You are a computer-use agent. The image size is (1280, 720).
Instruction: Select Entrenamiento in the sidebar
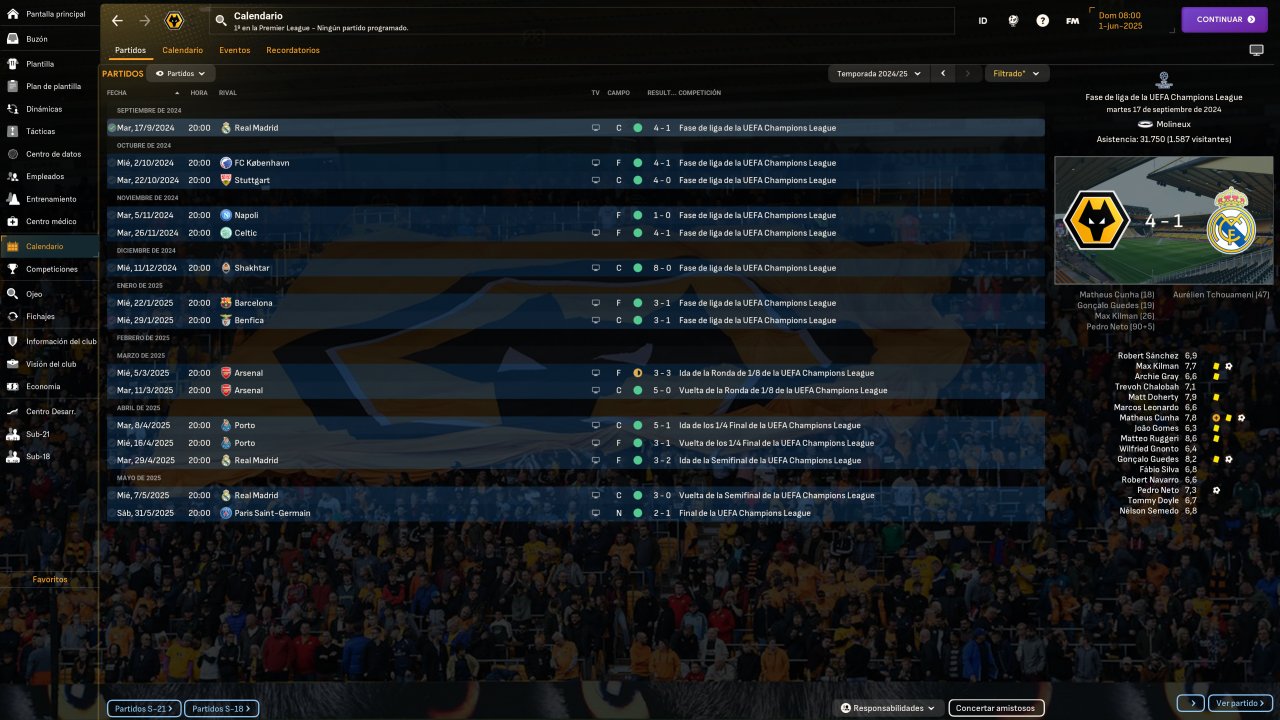(51, 199)
